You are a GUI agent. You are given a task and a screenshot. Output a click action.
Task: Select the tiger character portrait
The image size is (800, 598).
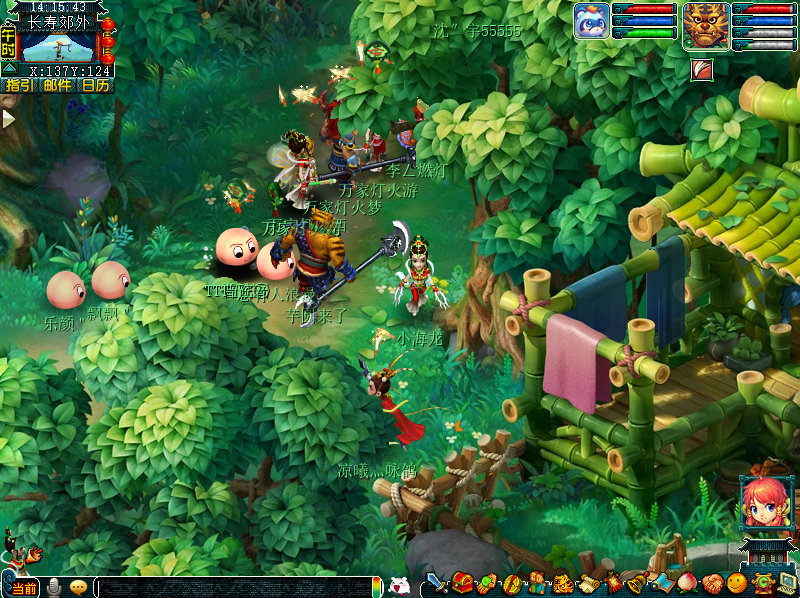click(705, 25)
